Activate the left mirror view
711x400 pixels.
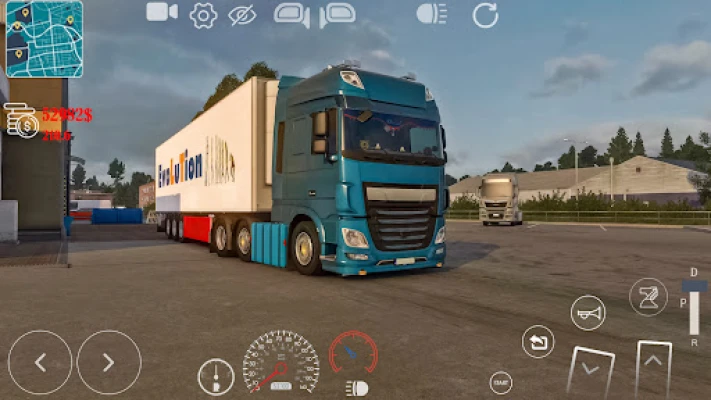(x=291, y=15)
